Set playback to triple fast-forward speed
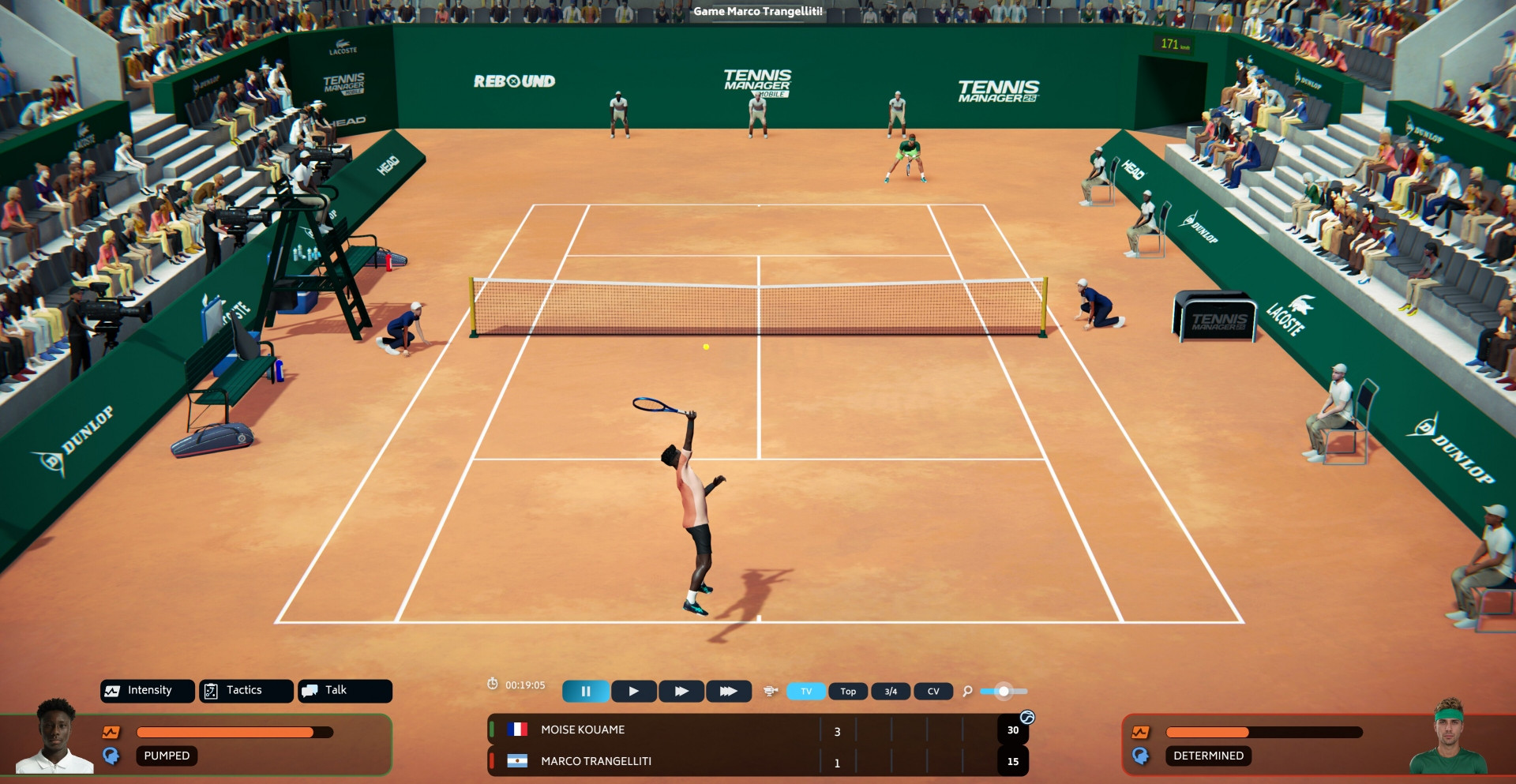Screen dimensions: 1516x784 coord(728,692)
